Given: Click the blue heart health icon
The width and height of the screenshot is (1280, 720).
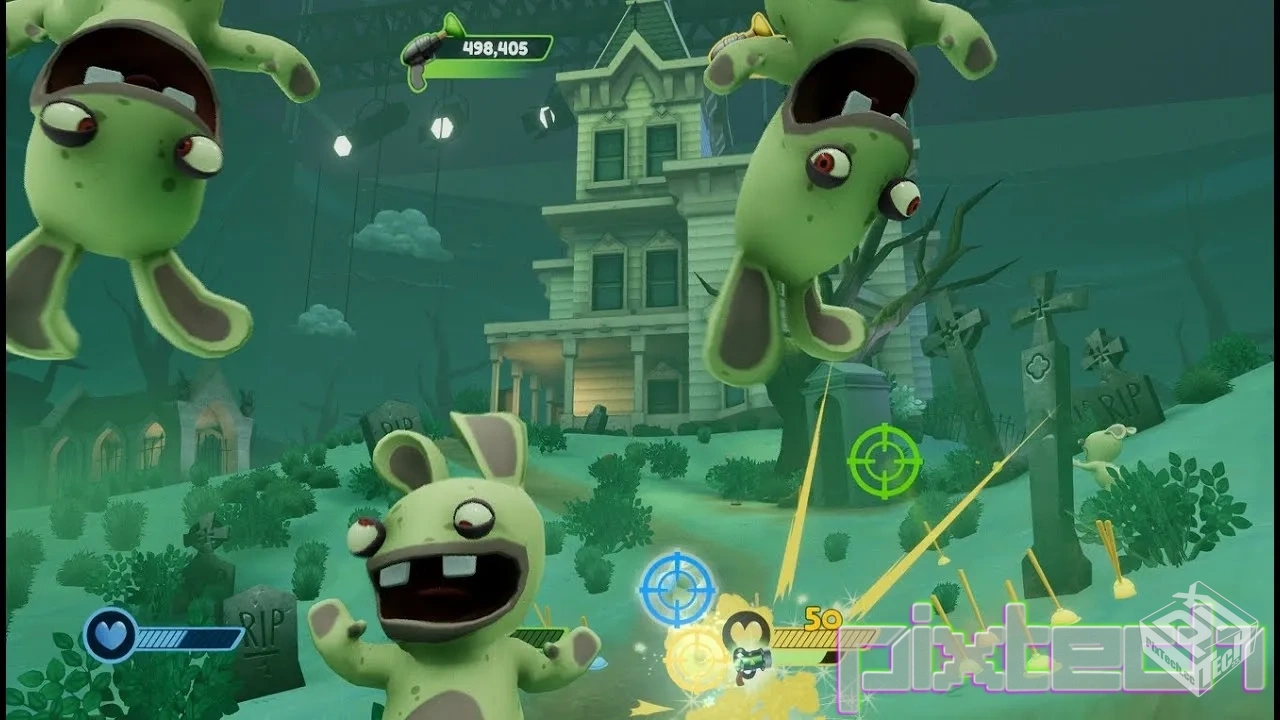Looking at the screenshot, I should pyautogui.click(x=109, y=636).
